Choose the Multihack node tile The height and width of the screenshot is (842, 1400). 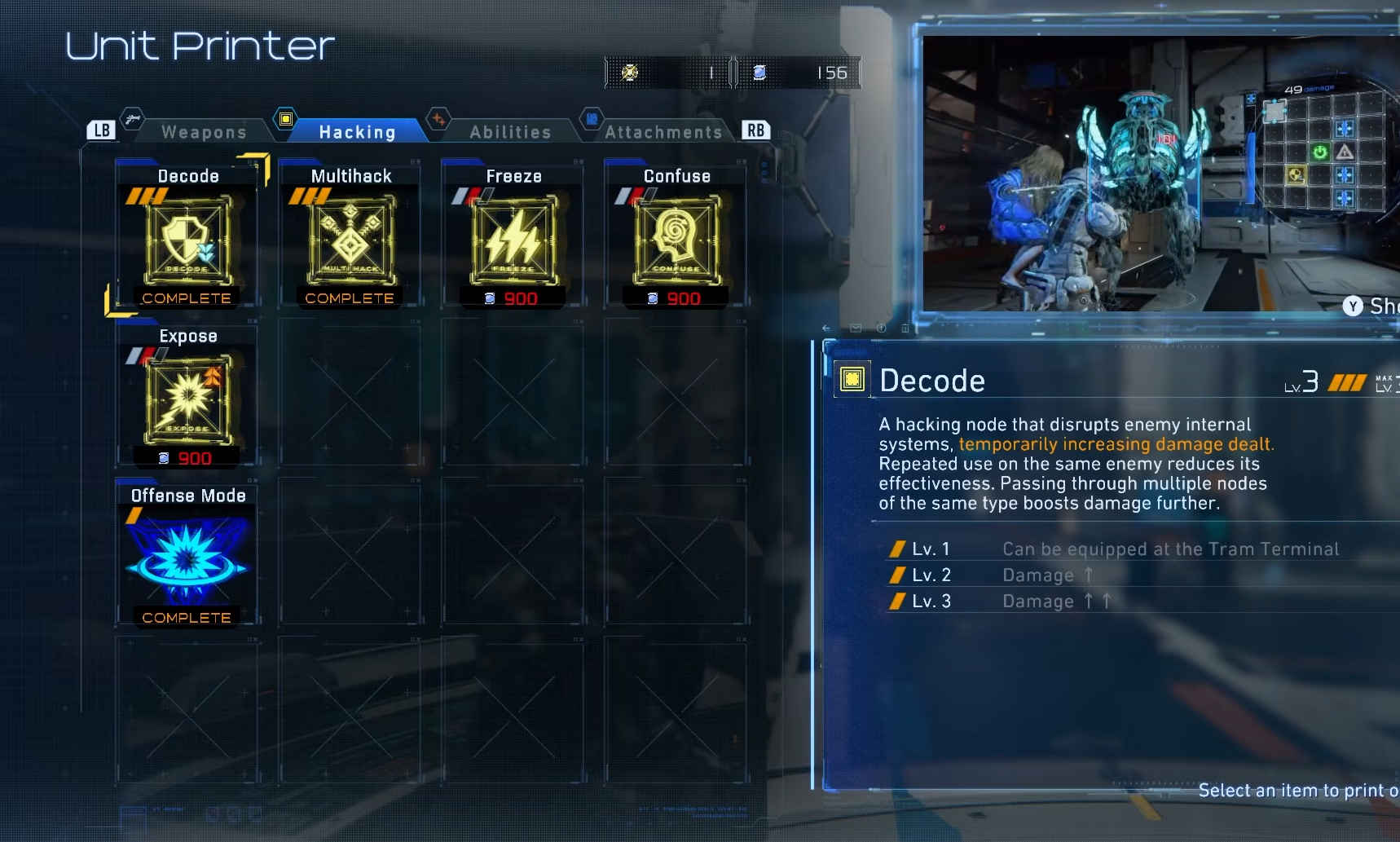[350, 239]
